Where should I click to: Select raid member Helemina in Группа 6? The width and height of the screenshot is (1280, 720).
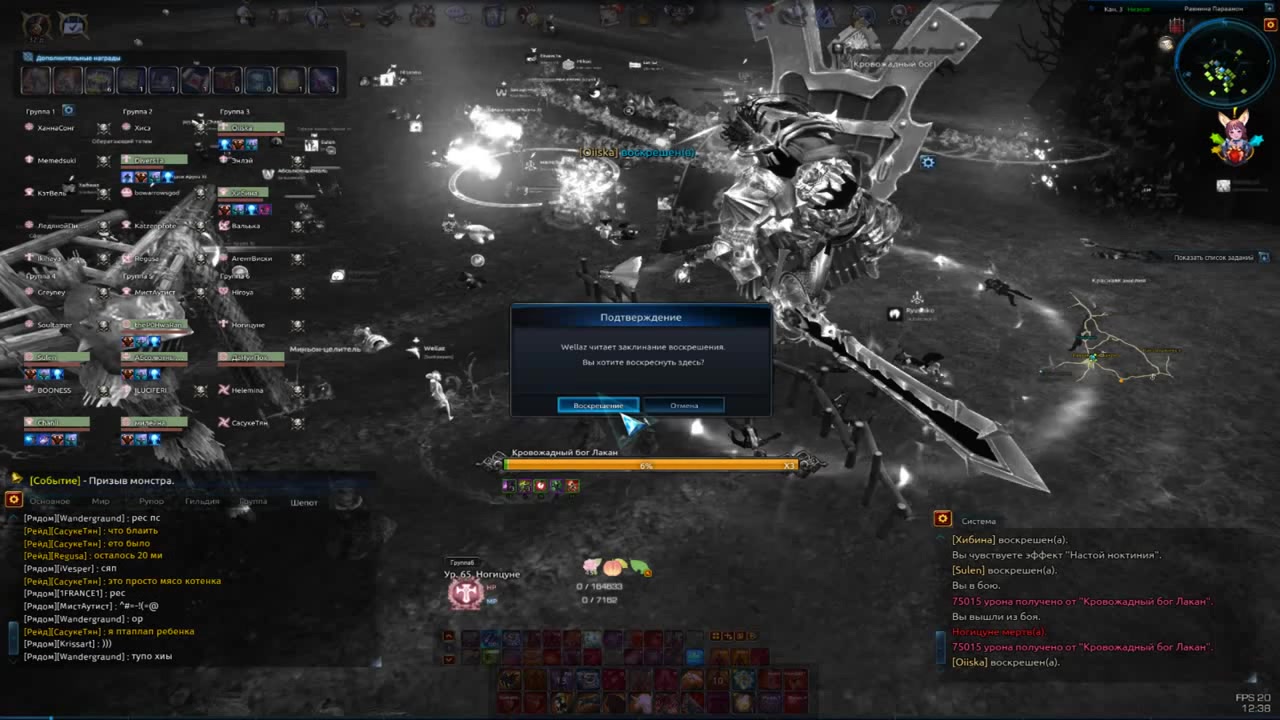[247, 390]
